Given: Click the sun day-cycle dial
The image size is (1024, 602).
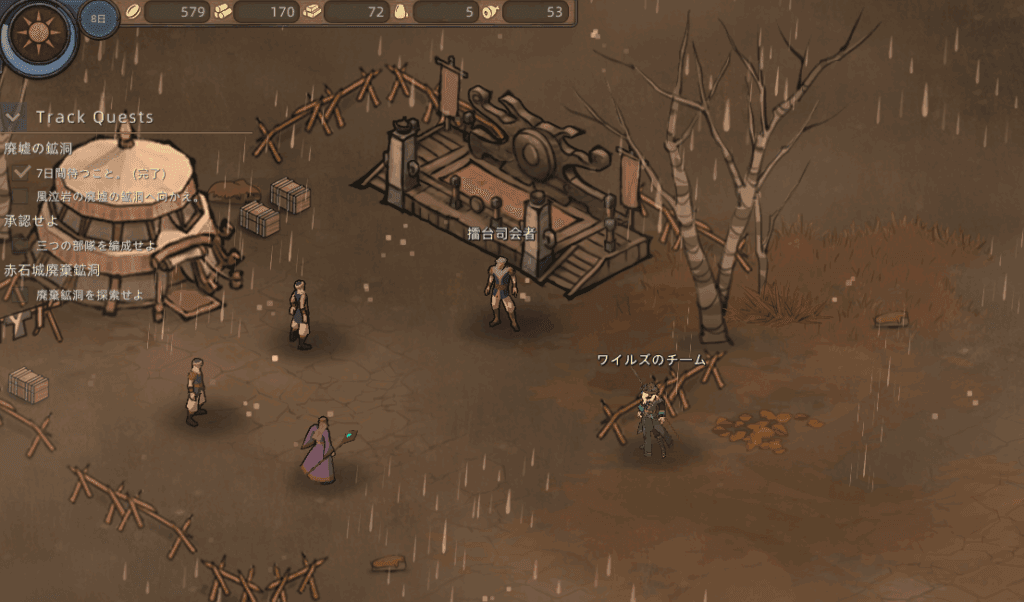Looking at the screenshot, I should [x=39, y=36].
